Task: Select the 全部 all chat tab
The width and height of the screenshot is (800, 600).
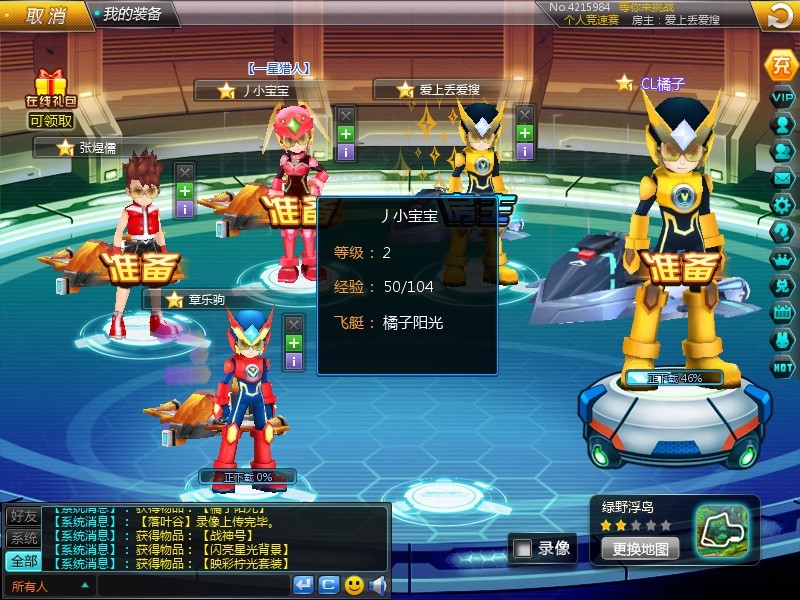Action: pos(23,560)
